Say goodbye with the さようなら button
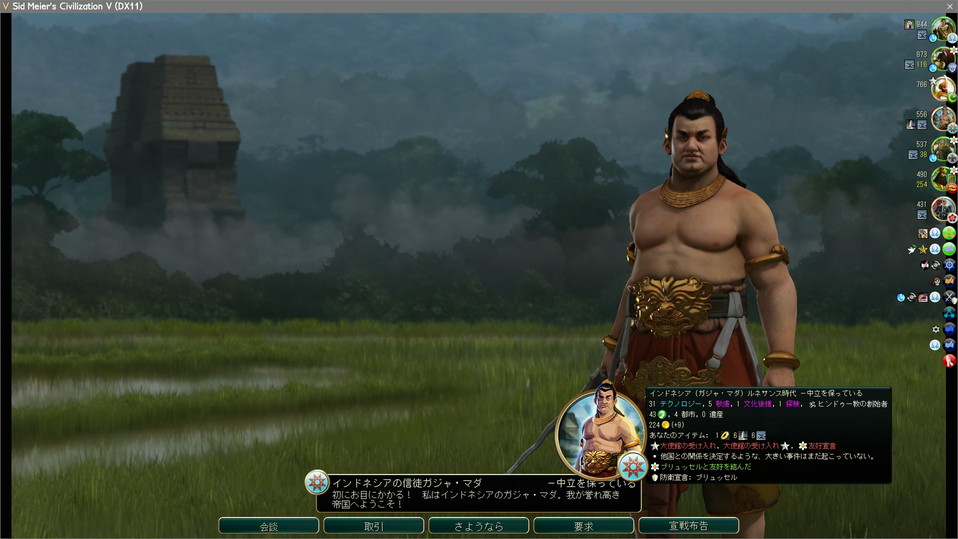 pos(478,526)
